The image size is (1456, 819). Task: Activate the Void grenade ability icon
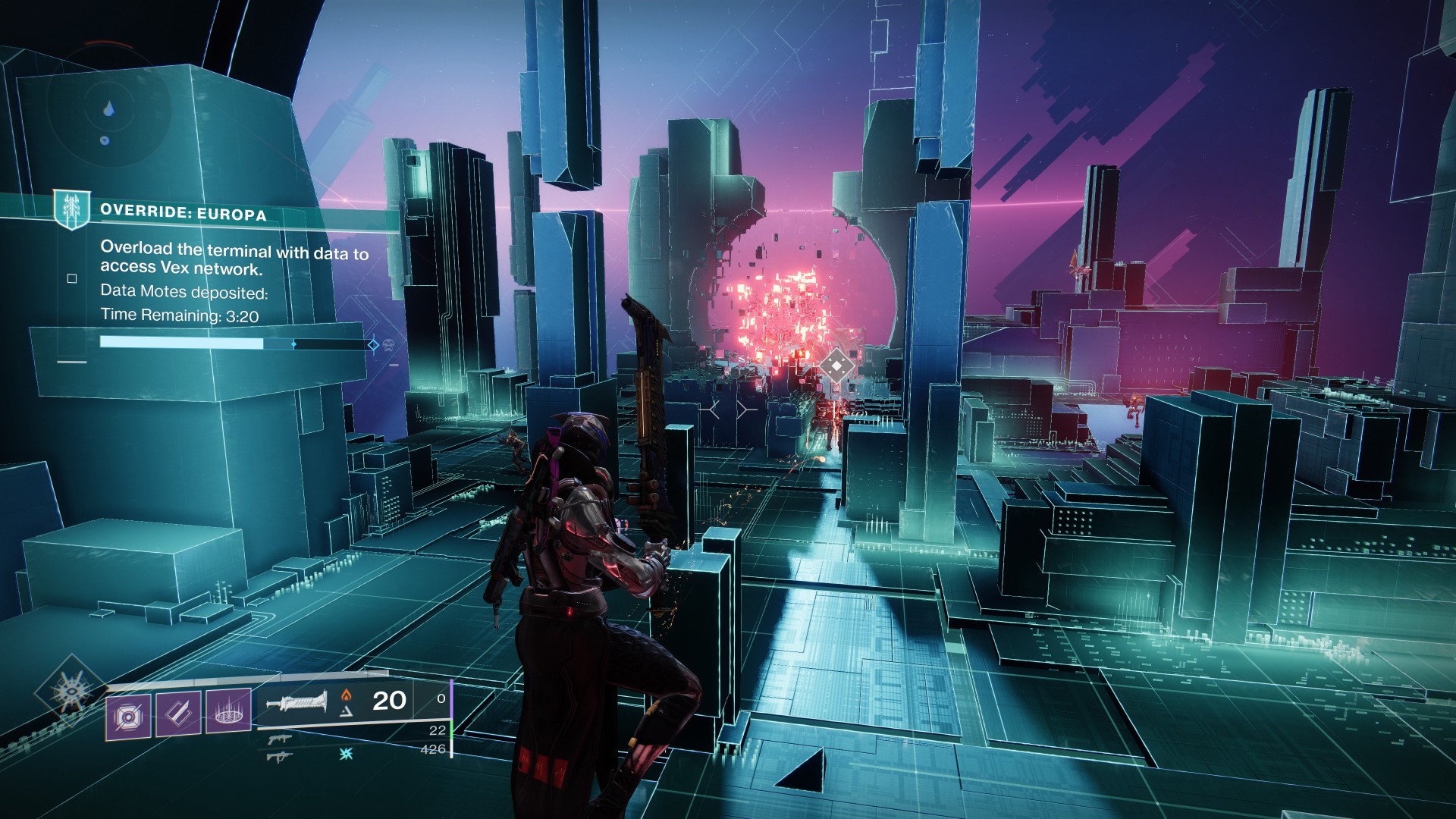tap(127, 714)
